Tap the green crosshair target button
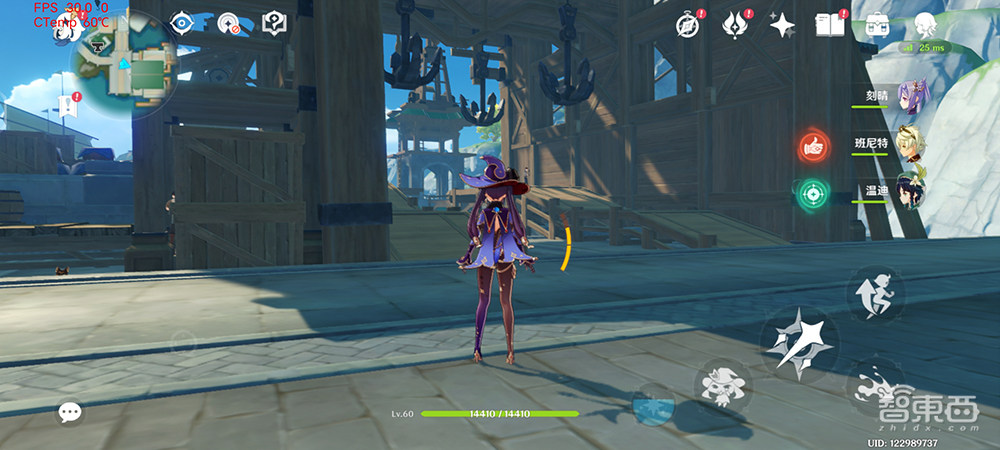1000x450 pixels. coord(811,192)
